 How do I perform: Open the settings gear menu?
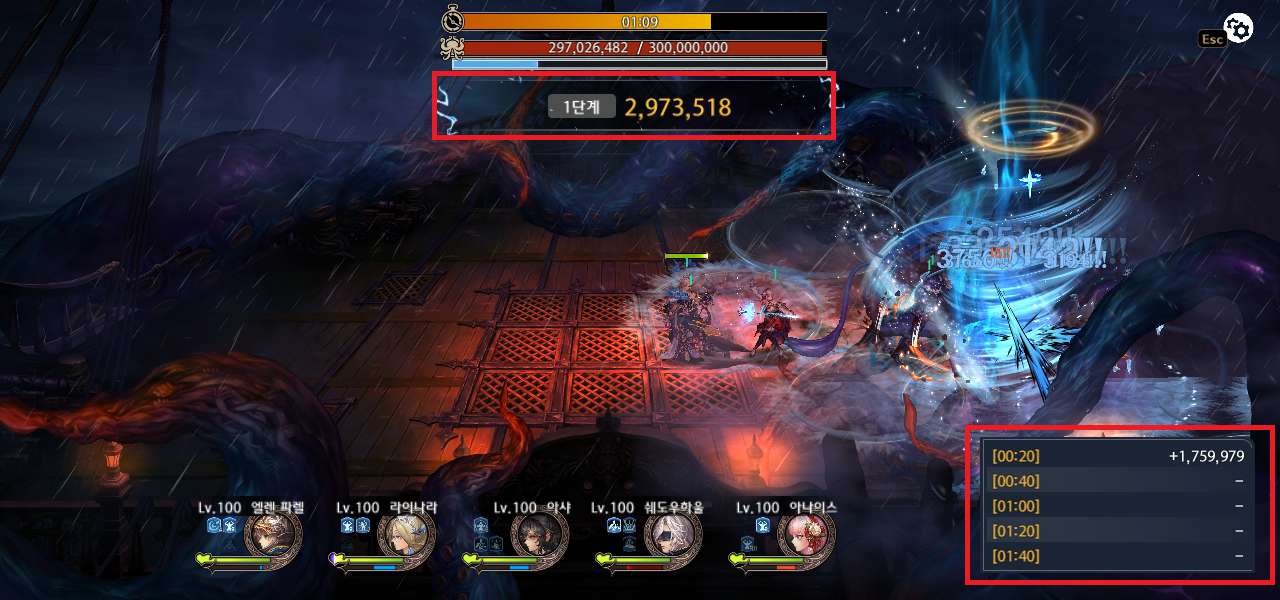(x=1239, y=30)
